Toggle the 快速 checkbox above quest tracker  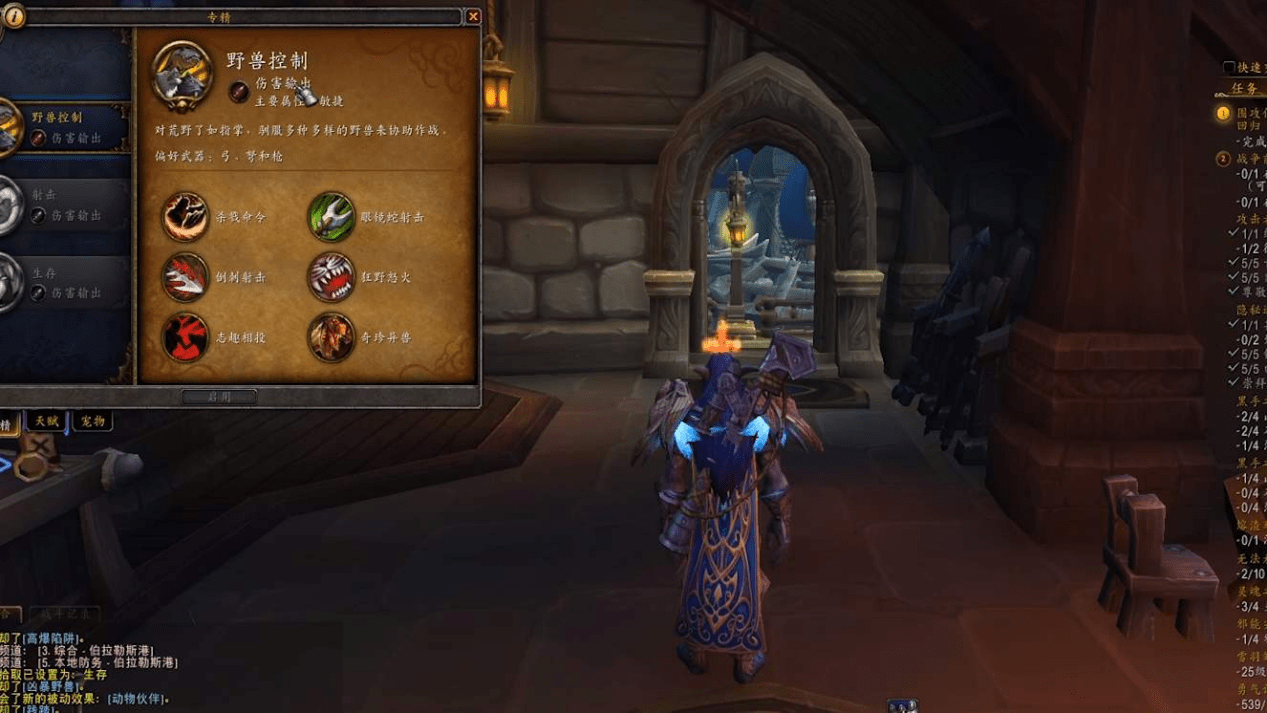pyautogui.click(x=1229, y=68)
